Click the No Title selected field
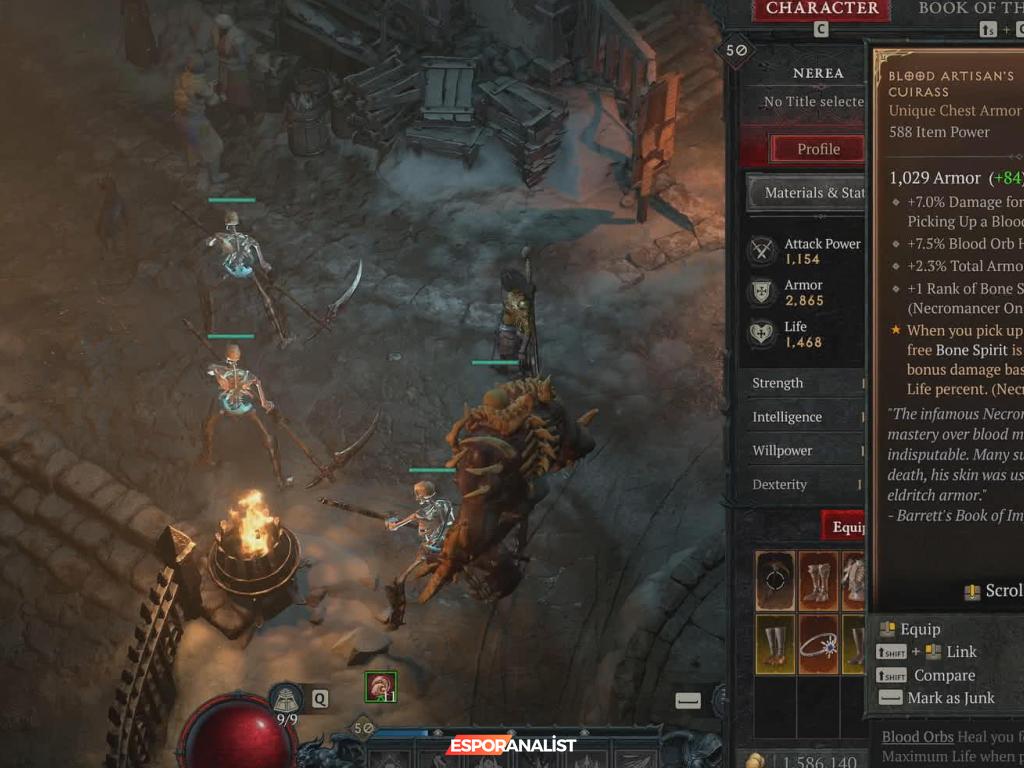Viewport: 1024px width, 768px height. click(812, 101)
